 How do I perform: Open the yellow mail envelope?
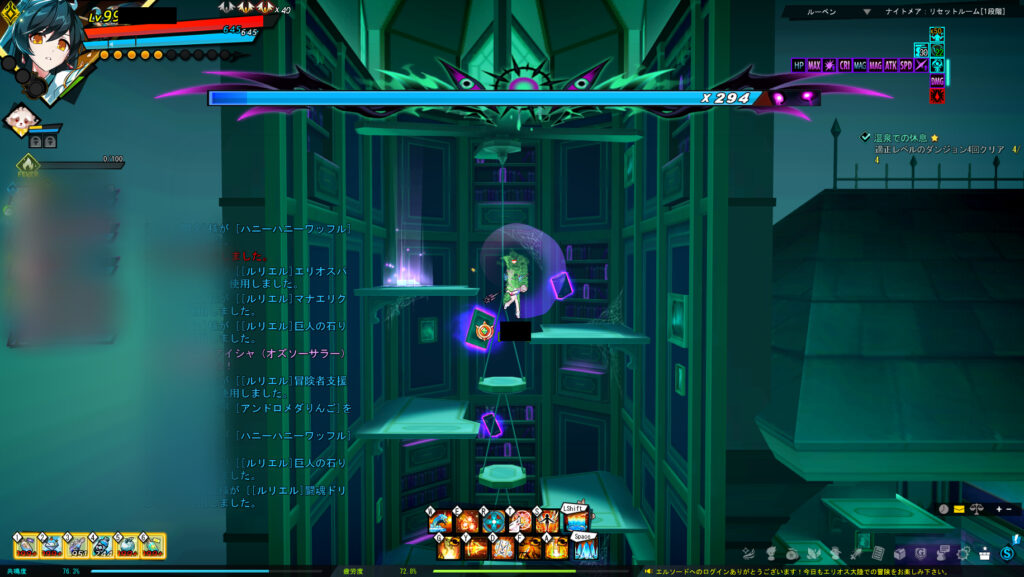[958, 509]
